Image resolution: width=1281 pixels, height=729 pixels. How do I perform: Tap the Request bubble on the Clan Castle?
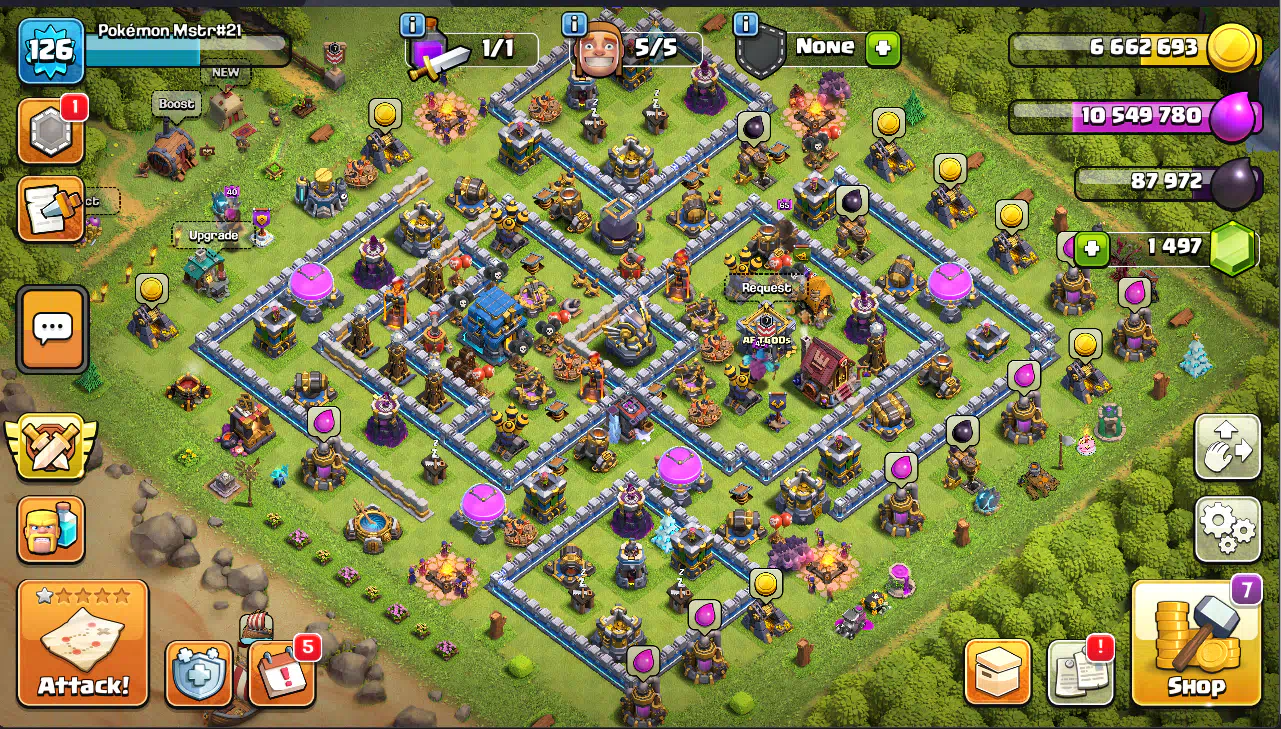click(766, 287)
